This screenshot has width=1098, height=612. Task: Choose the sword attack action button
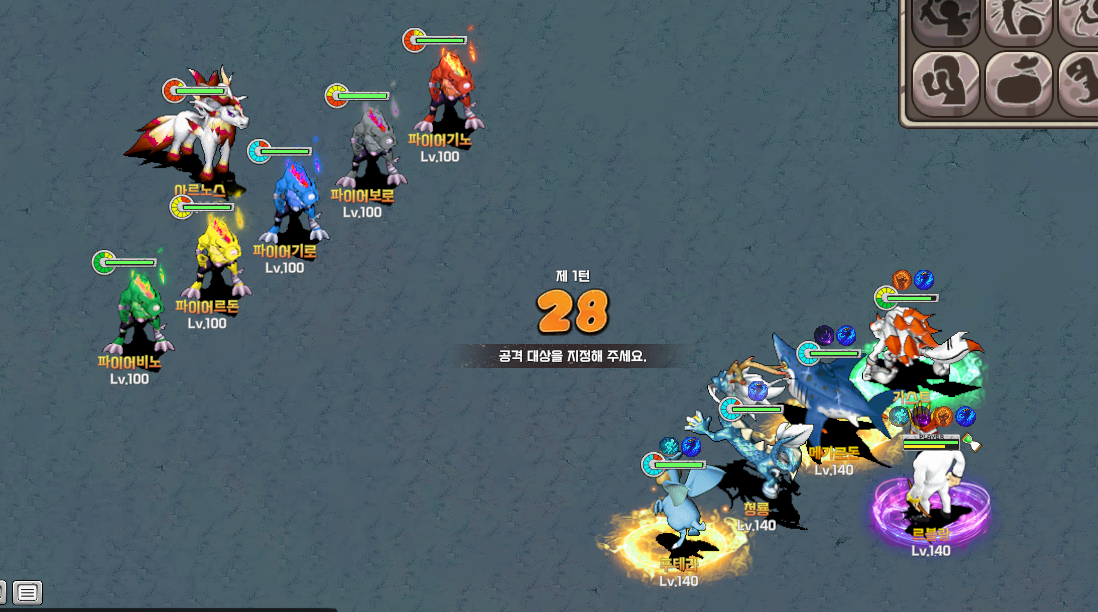945,20
